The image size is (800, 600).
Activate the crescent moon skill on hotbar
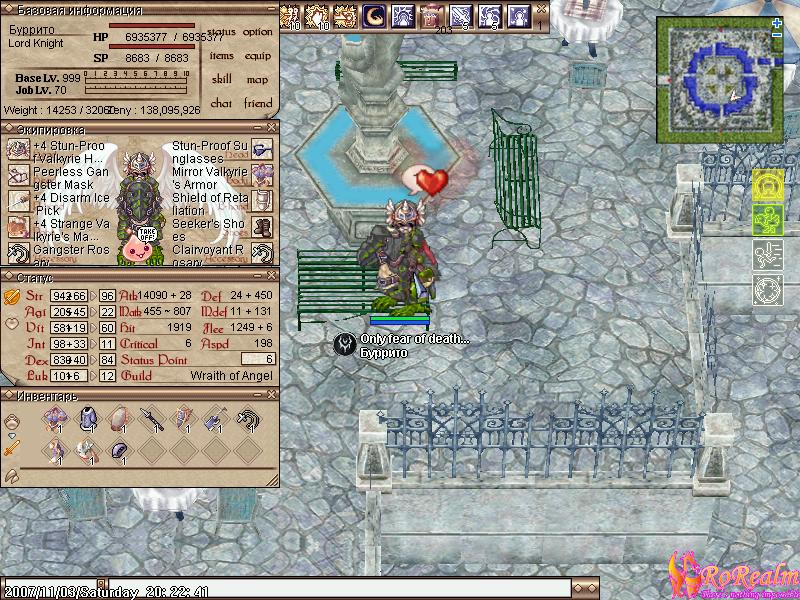375,15
